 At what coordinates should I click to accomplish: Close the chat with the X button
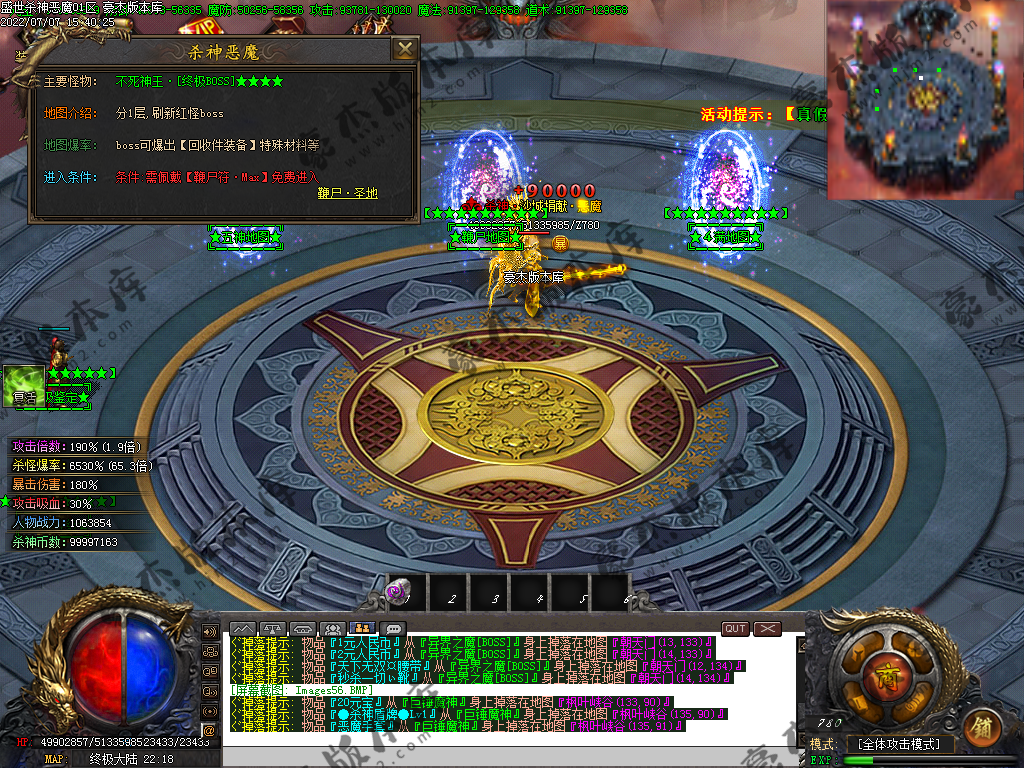[767, 628]
